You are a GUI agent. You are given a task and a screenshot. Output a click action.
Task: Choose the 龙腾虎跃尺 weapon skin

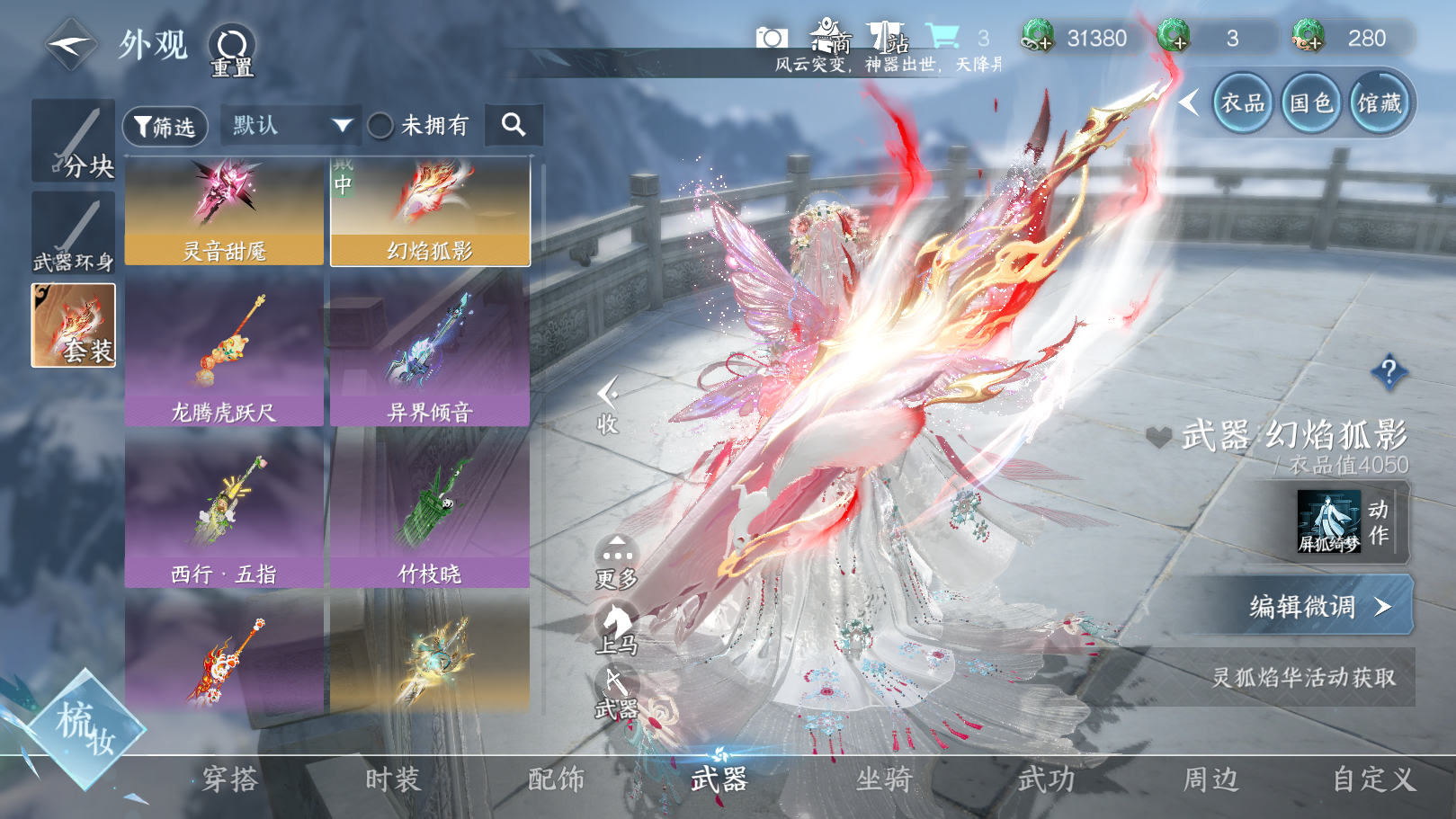pyautogui.click(x=224, y=352)
